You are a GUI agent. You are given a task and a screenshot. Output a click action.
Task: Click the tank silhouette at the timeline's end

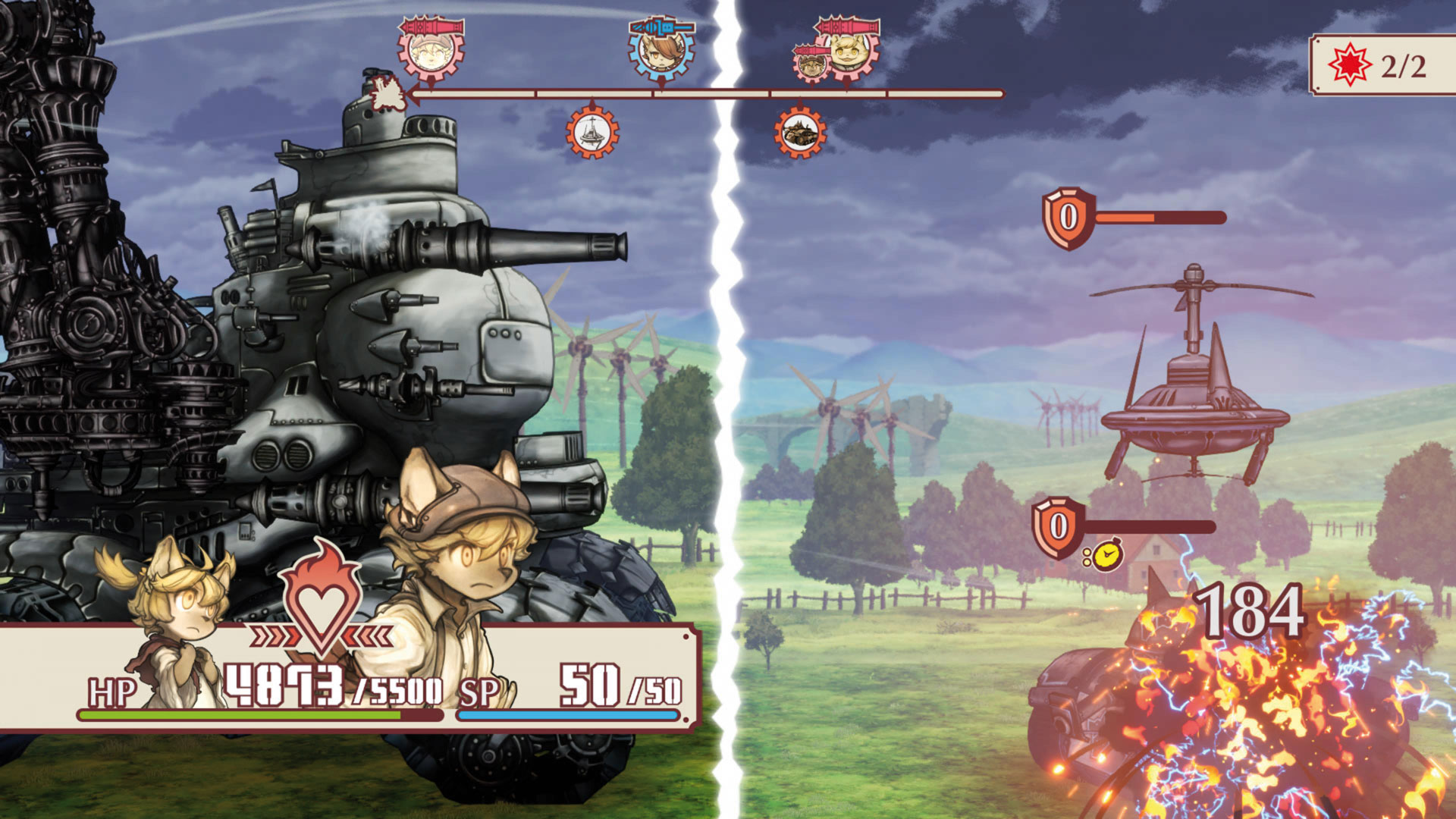pyautogui.click(x=388, y=94)
